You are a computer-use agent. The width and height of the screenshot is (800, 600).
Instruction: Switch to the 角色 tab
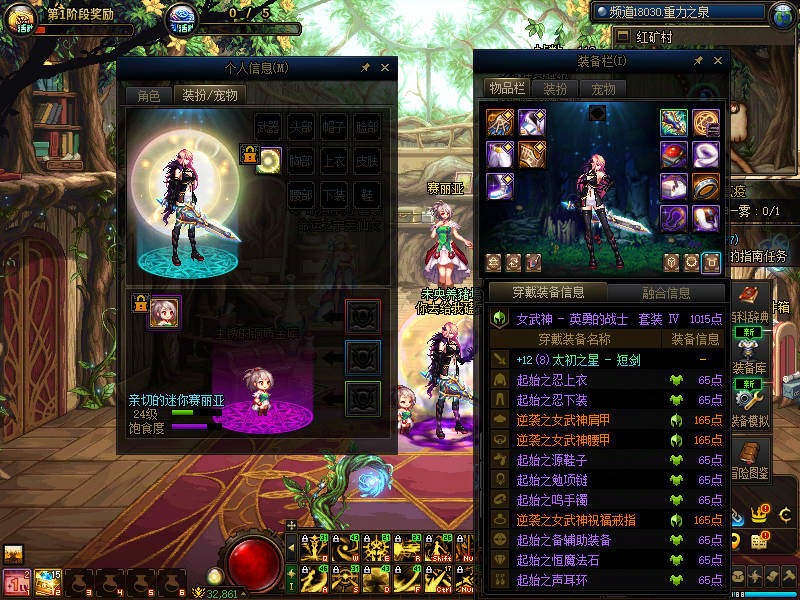point(148,96)
